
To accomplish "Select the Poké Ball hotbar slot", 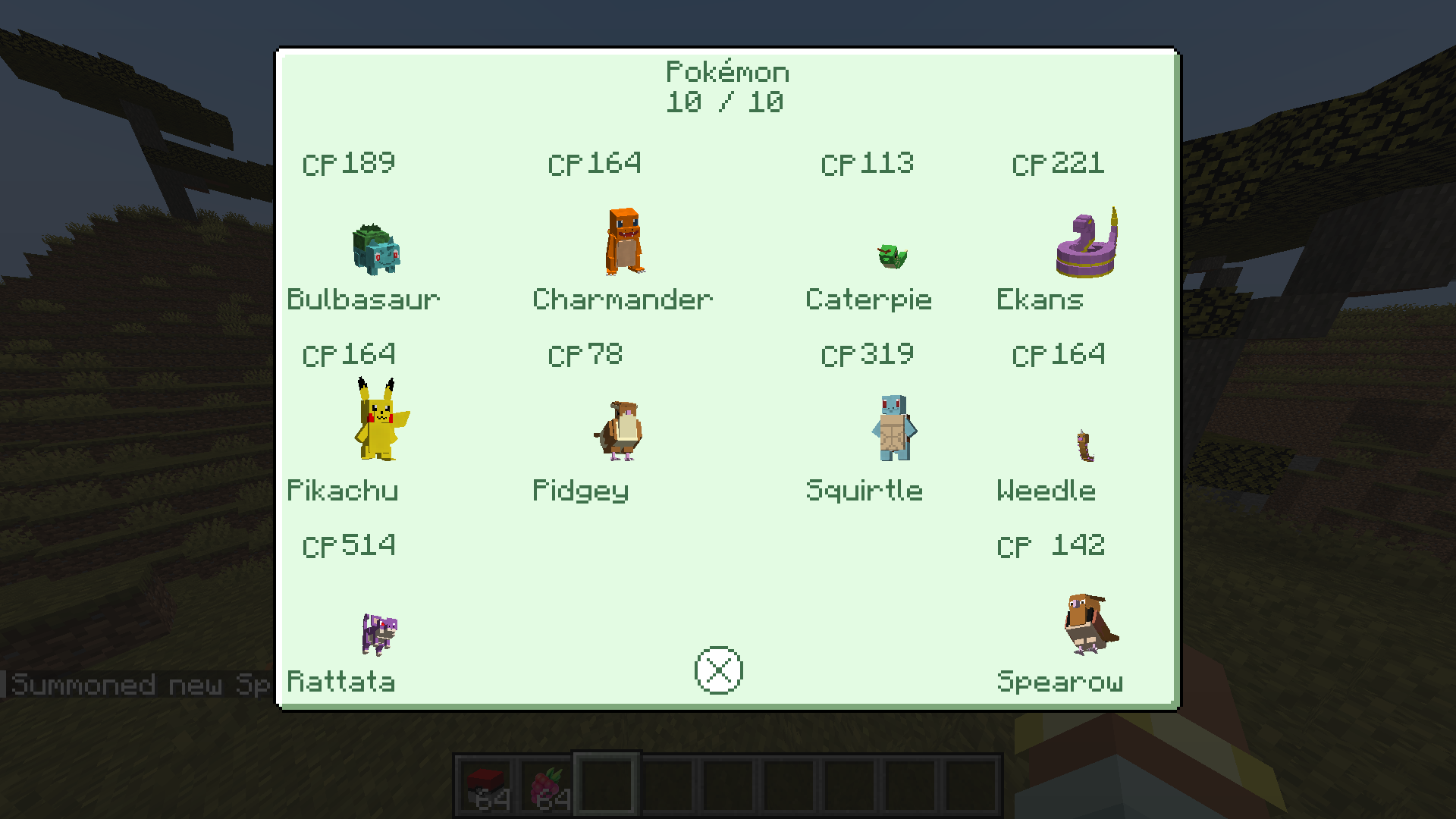I will (x=485, y=785).
